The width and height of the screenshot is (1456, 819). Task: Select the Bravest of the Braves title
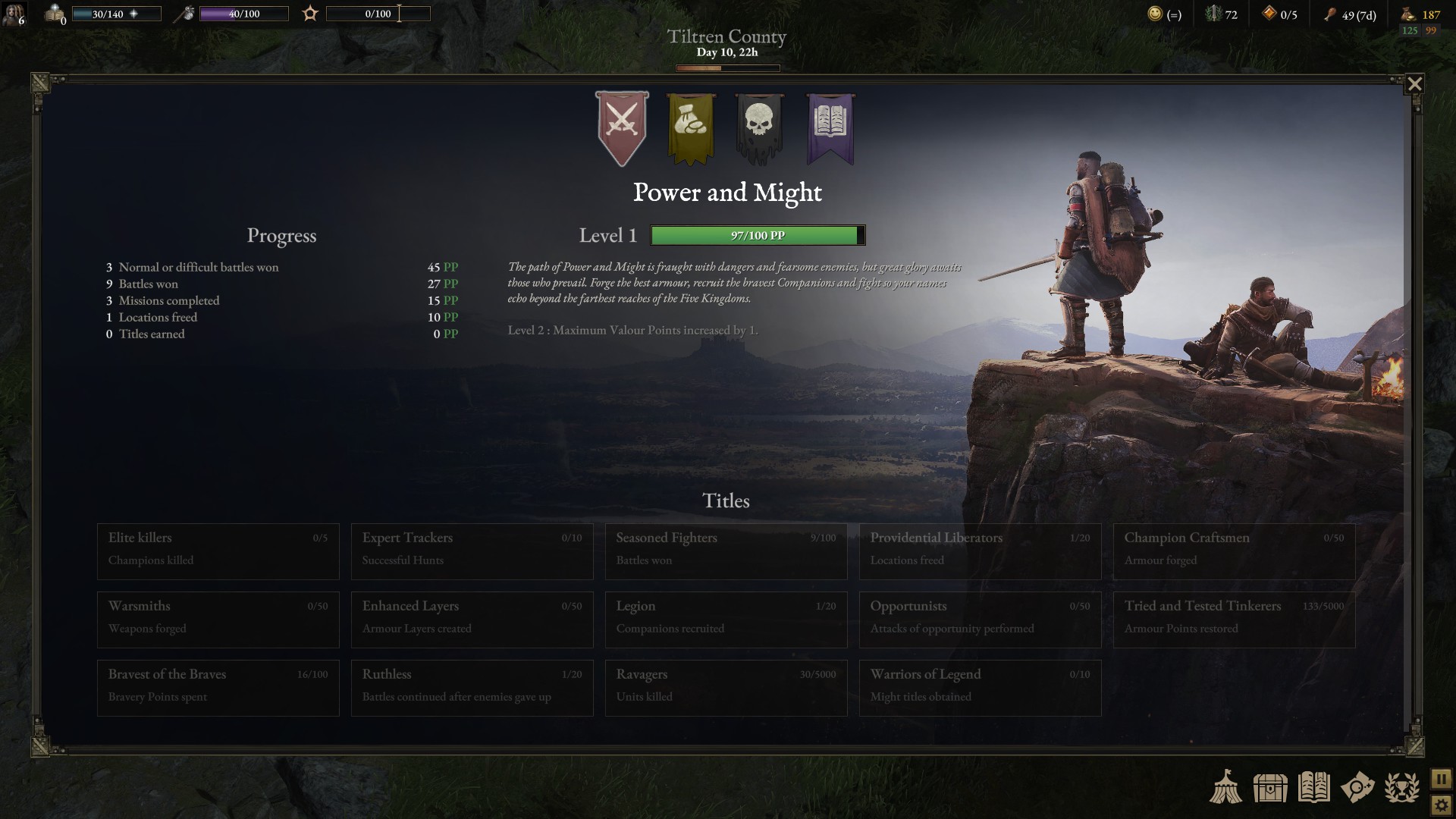tap(218, 688)
